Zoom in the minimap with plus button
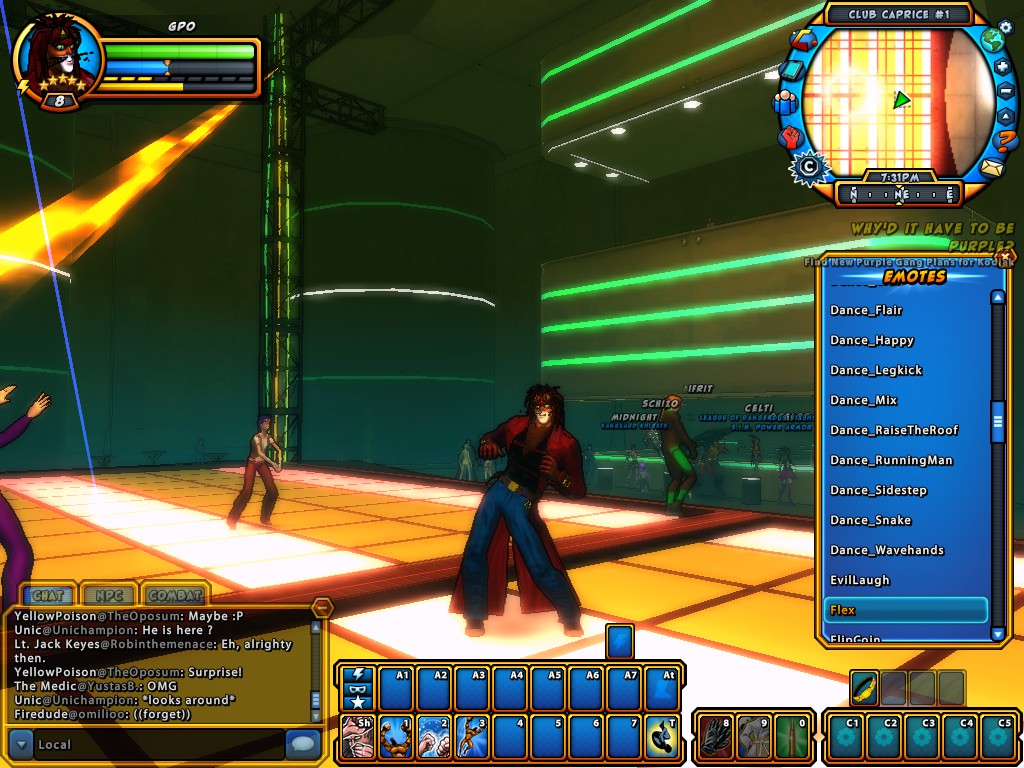 click(1003, 66)
